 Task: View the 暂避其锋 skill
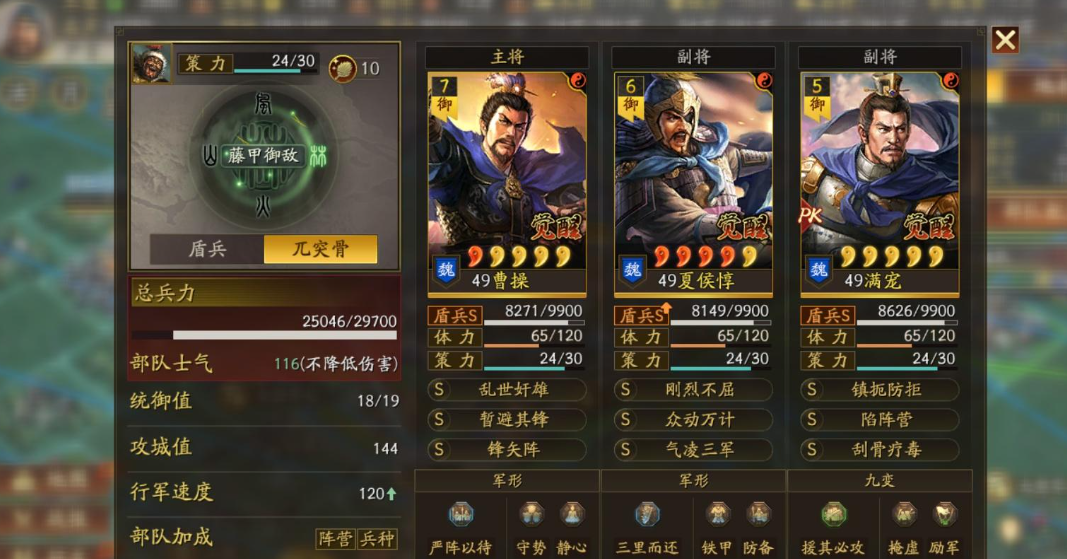(x=507, y=420)
